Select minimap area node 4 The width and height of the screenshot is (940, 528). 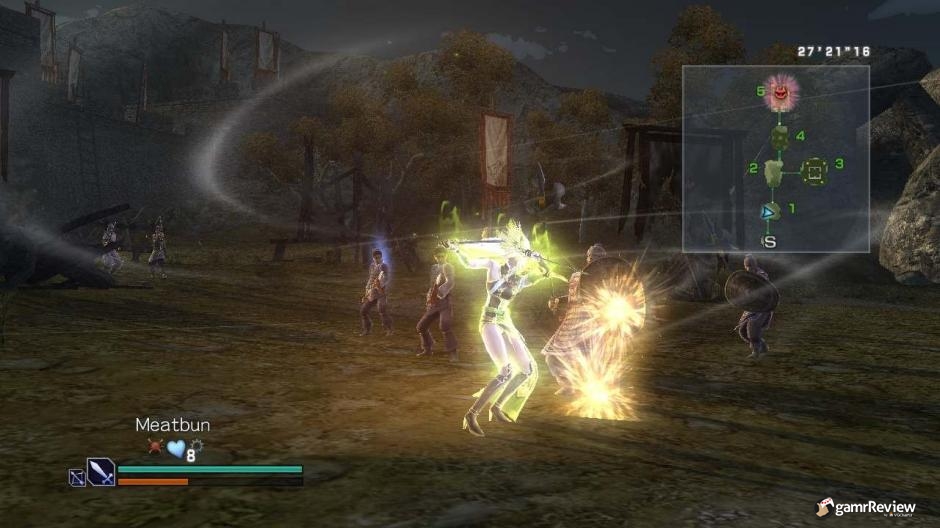[779, 136]
